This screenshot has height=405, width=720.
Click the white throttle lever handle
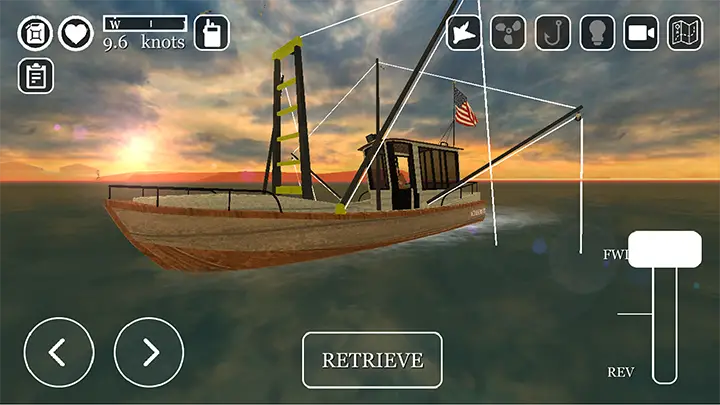click(664, 249)
